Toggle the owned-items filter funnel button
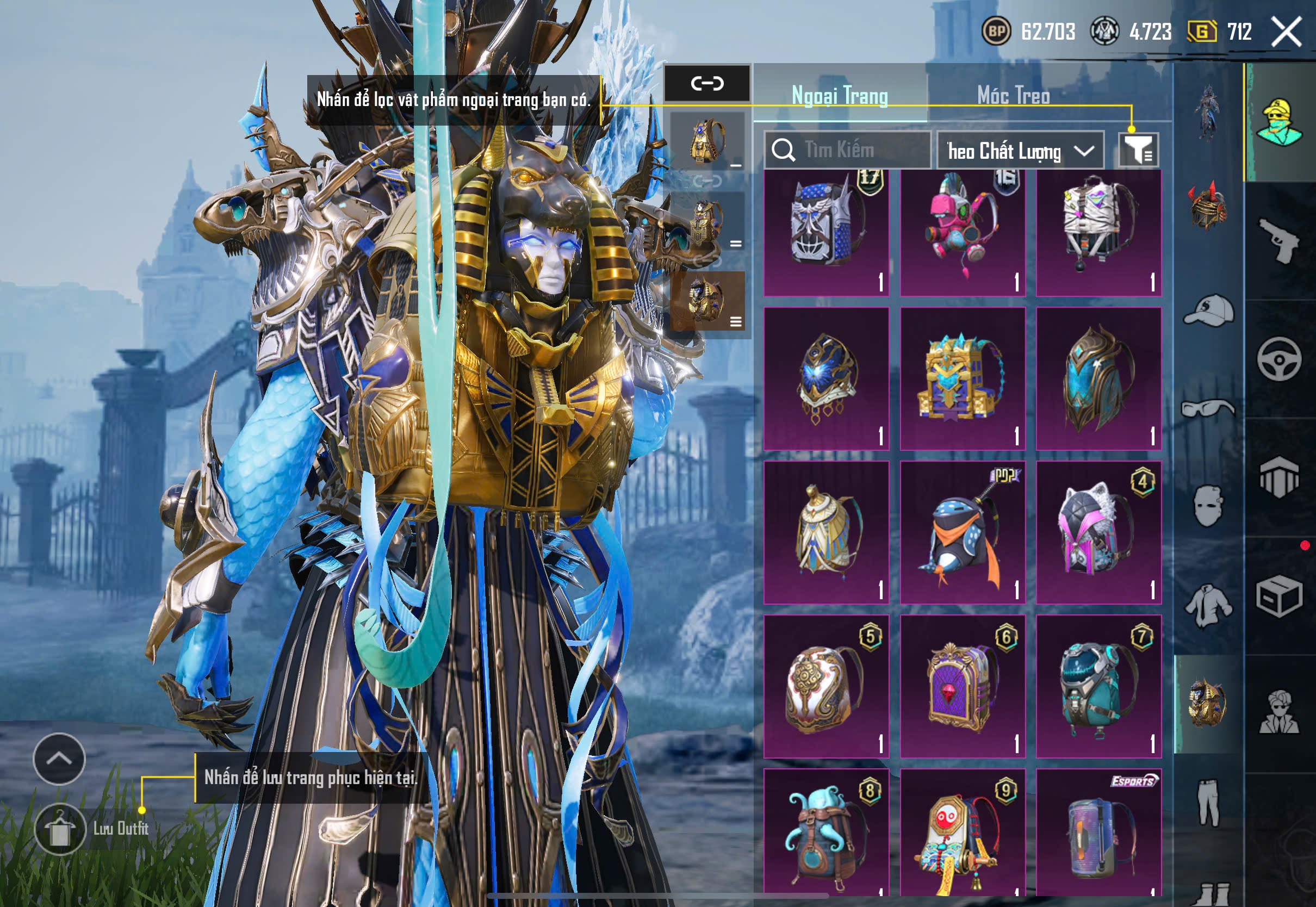1316x907 pixels. tap(1138, 151)
